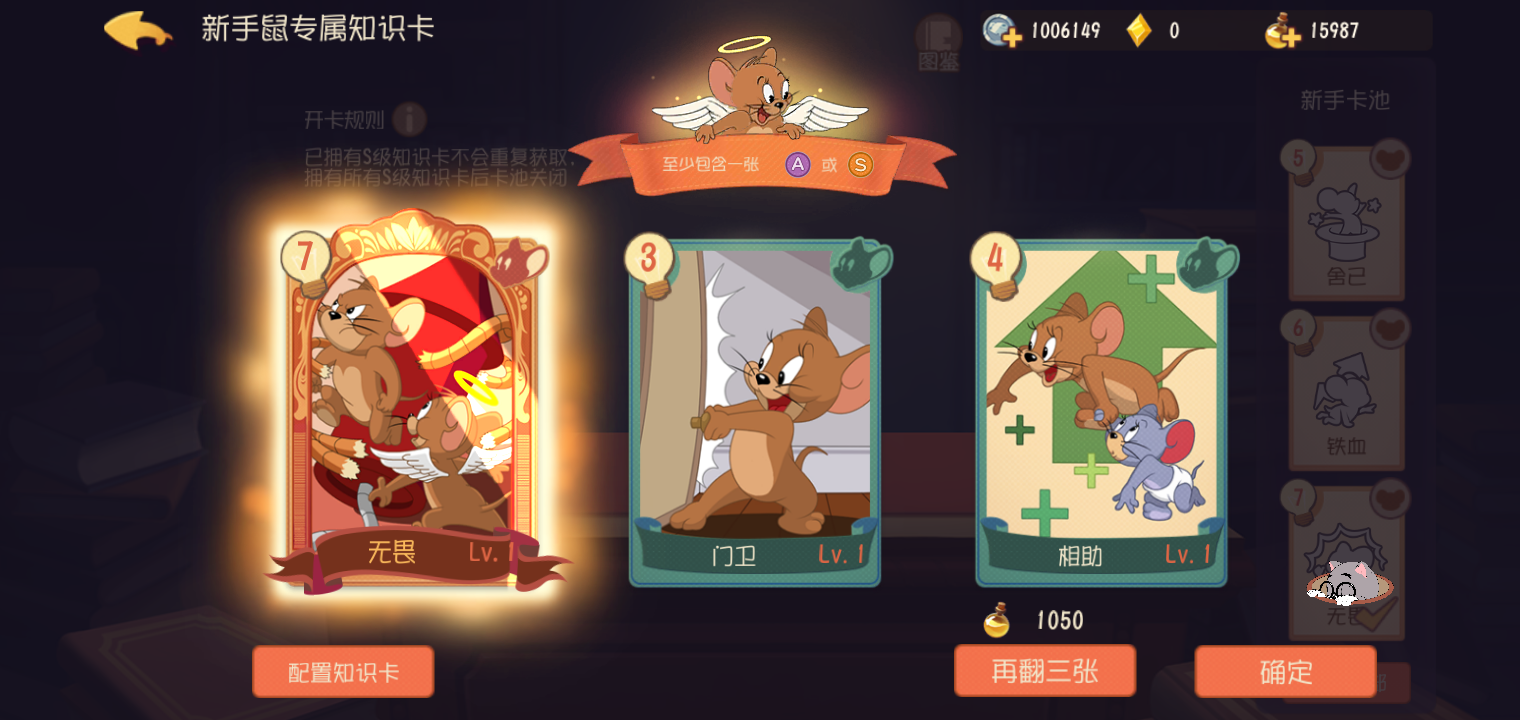1520x720 pixels.
Task: Click the bulb cost icon showing 7
Action: [305, 254]
